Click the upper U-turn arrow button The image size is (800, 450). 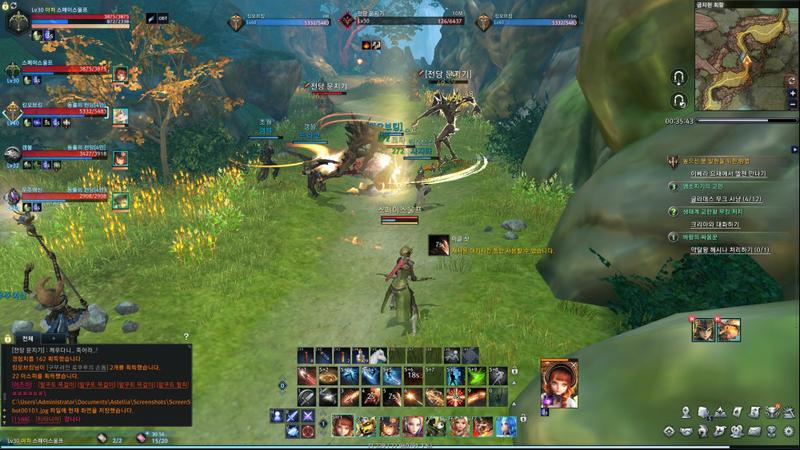679,78
